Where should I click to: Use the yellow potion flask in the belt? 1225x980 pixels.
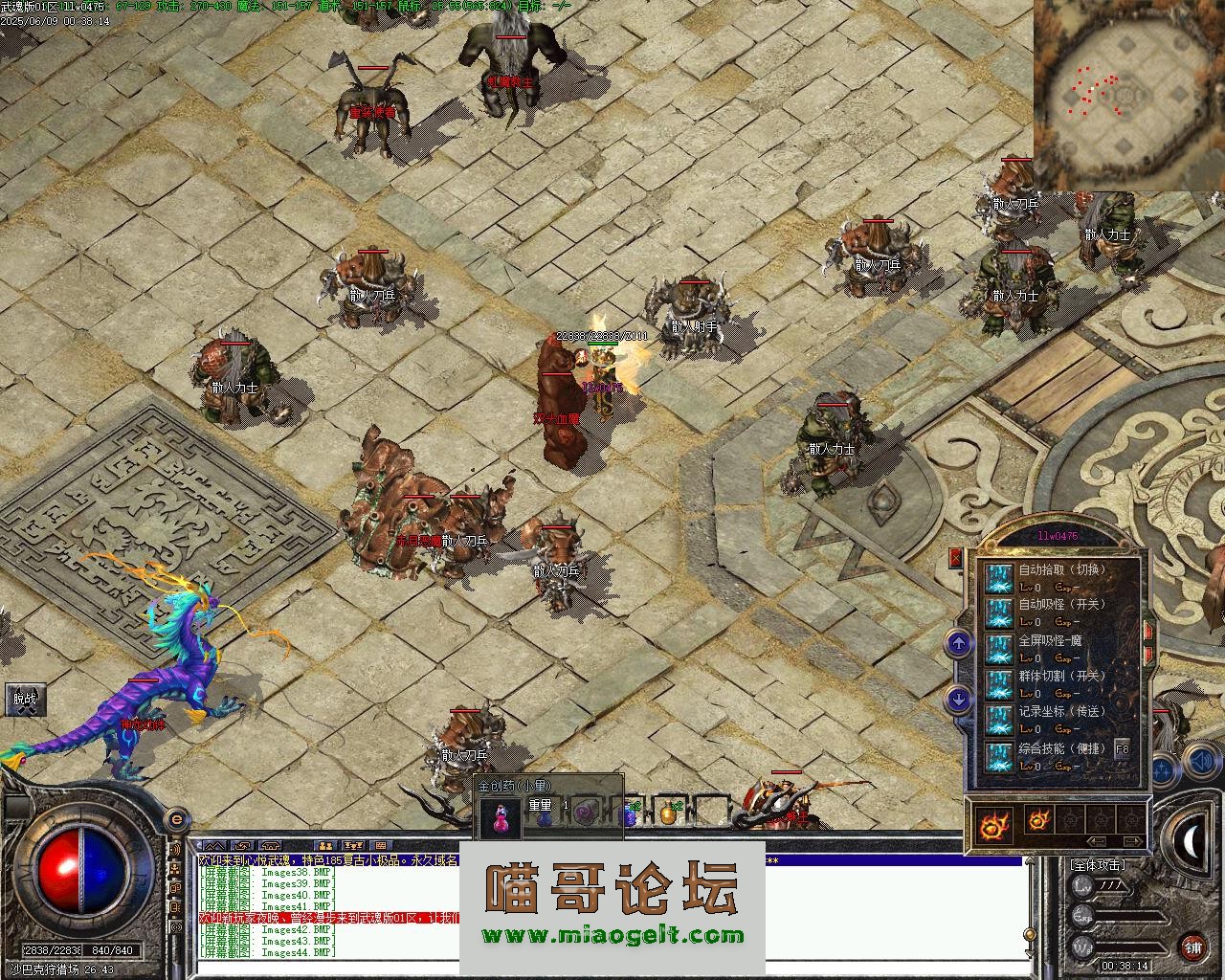667,814
